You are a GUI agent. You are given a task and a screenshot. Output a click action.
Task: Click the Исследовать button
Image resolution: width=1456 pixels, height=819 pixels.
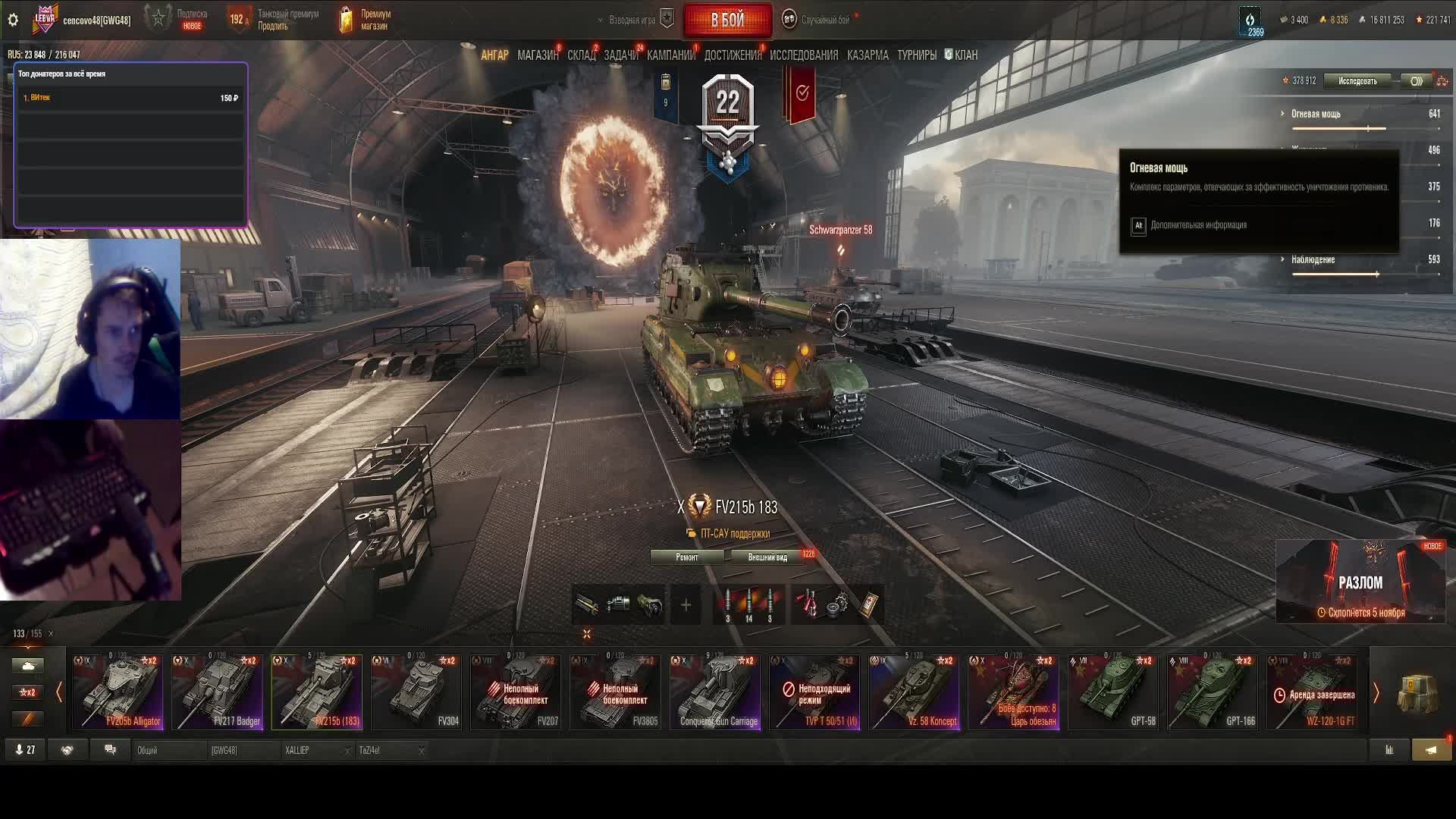[1357, 81]
